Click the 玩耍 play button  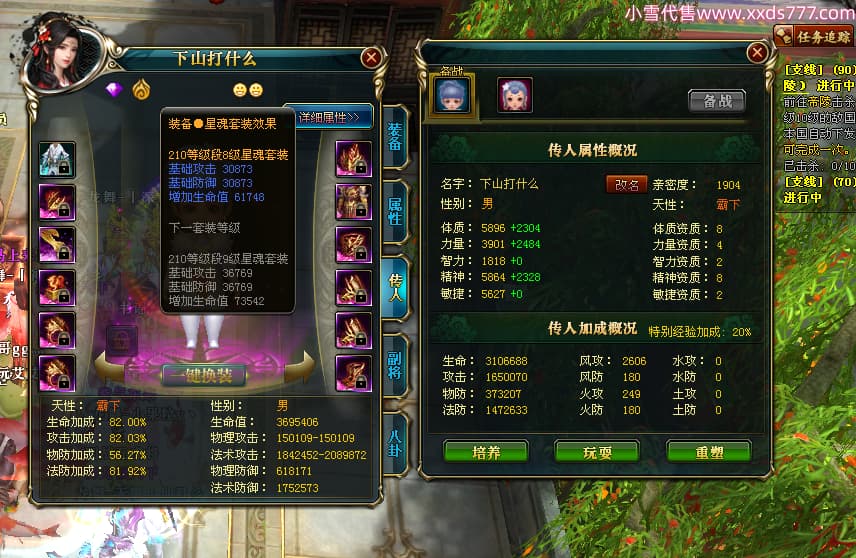pyautogui.click(x=596, y=452)
